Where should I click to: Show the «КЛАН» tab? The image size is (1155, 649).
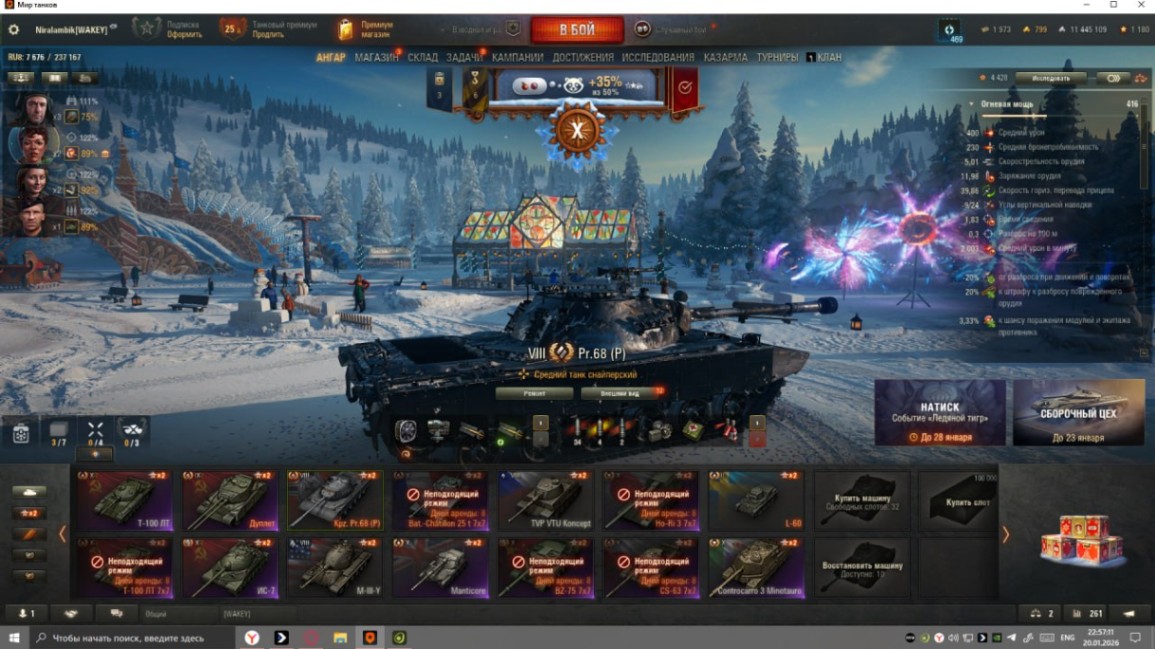click(x=829, y=58)
